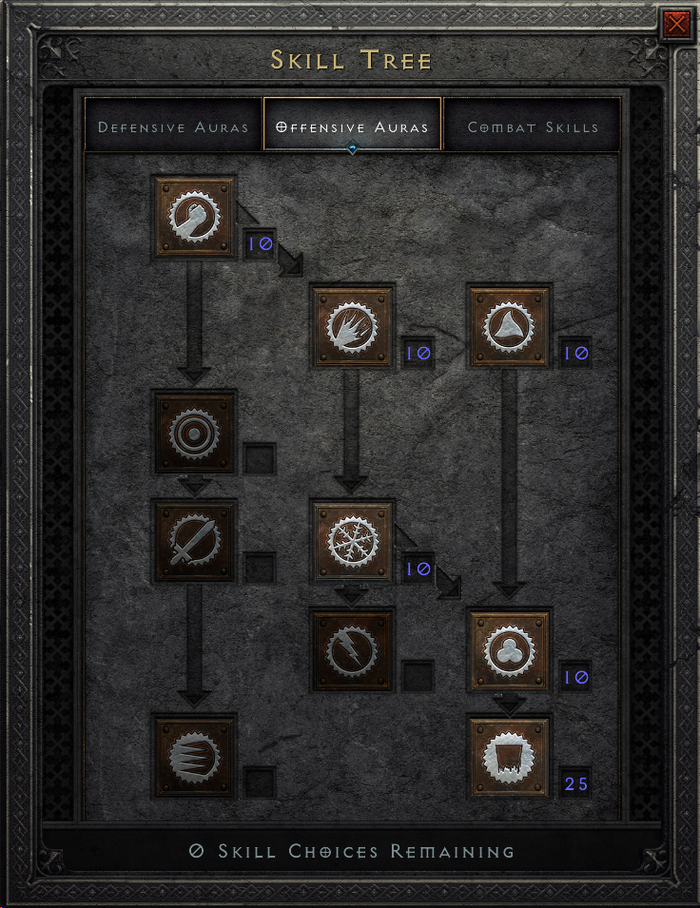700x908 pixels.
Task: Click the Fanaticism claw-slash skill
Action: pyautogui.click(x=194, y=756)
